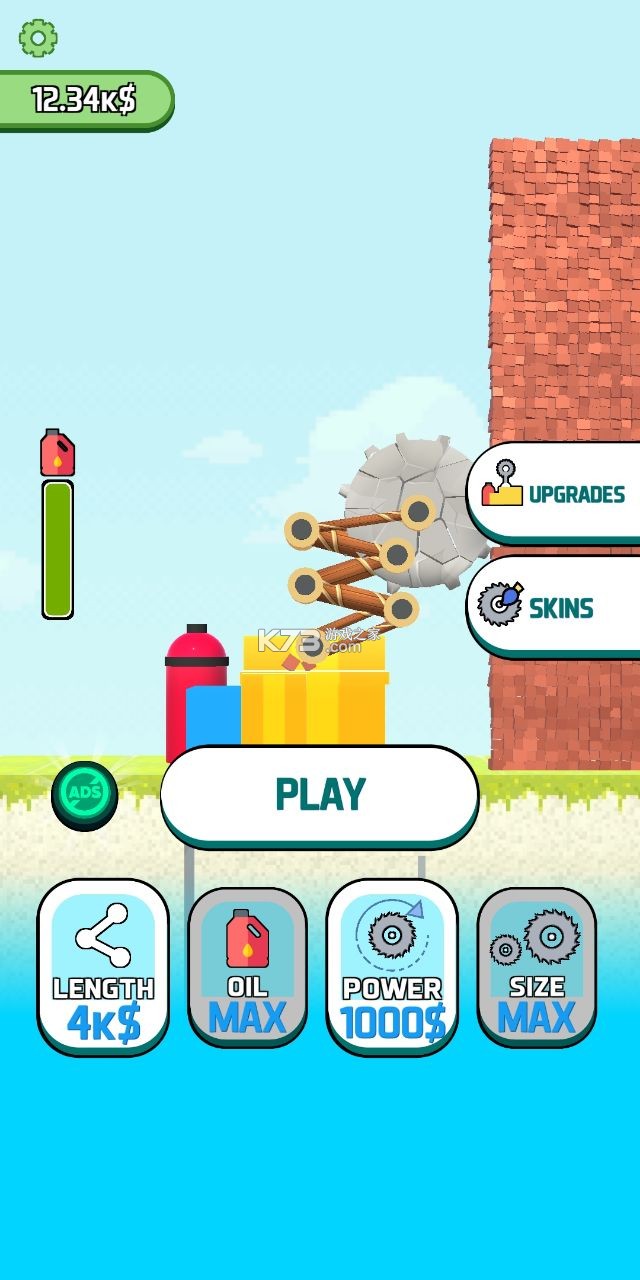
Task: Tap the green no-ADS button
Action: coord(85,795)
